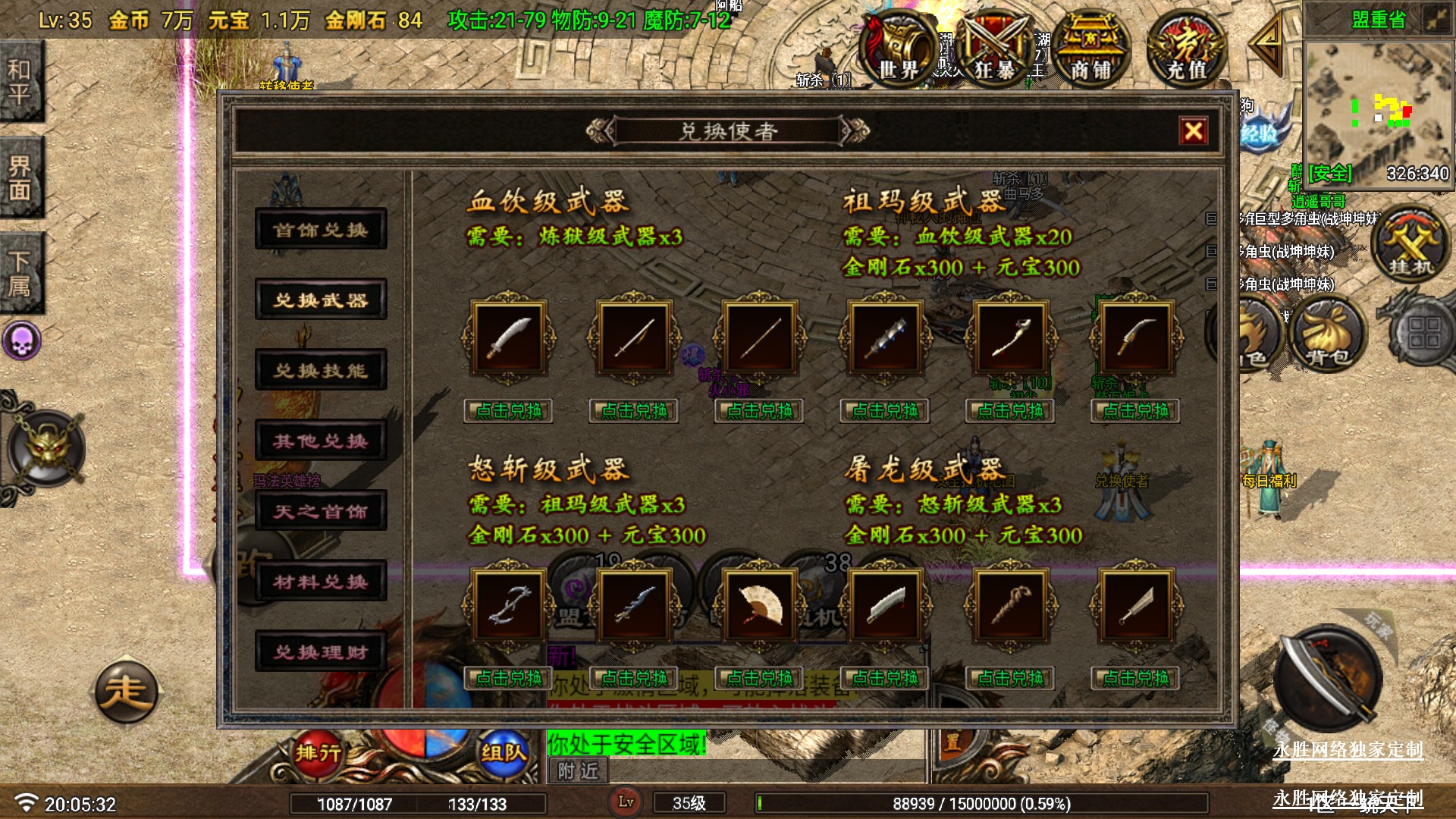Open the 兑换理财 category

coord(321,652)
